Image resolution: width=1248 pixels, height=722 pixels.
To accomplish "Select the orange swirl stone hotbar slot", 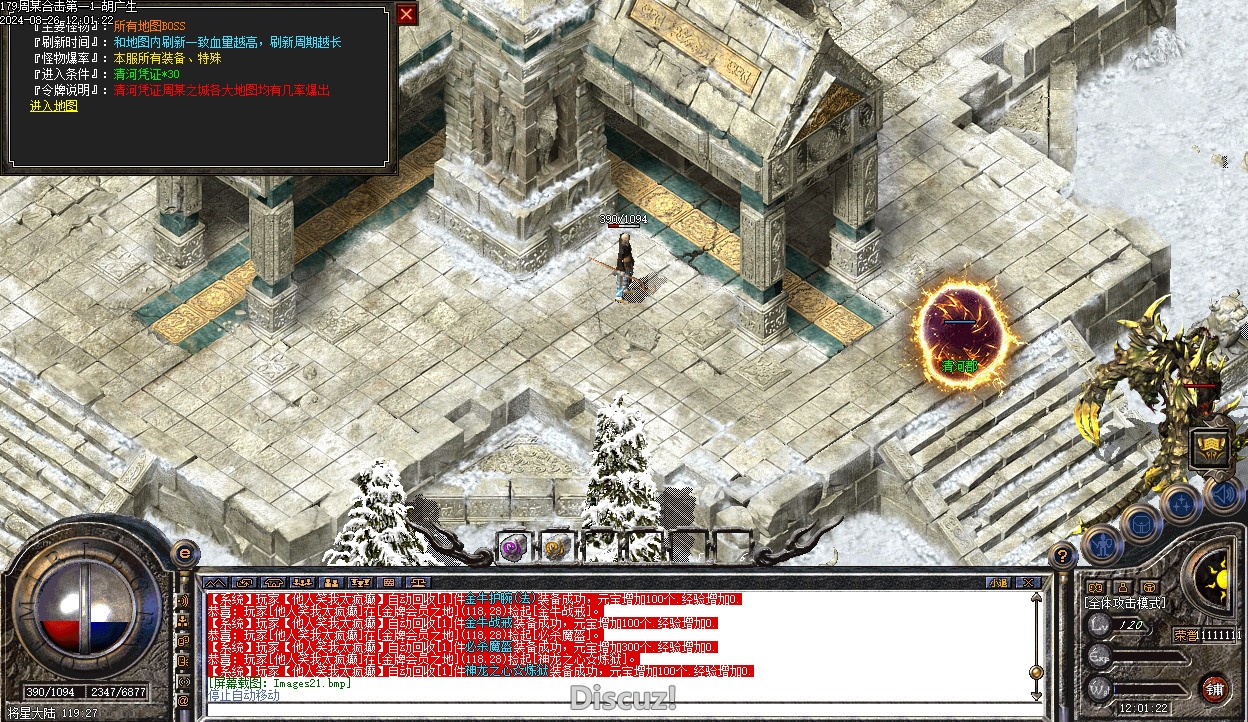I will (556, 546).
